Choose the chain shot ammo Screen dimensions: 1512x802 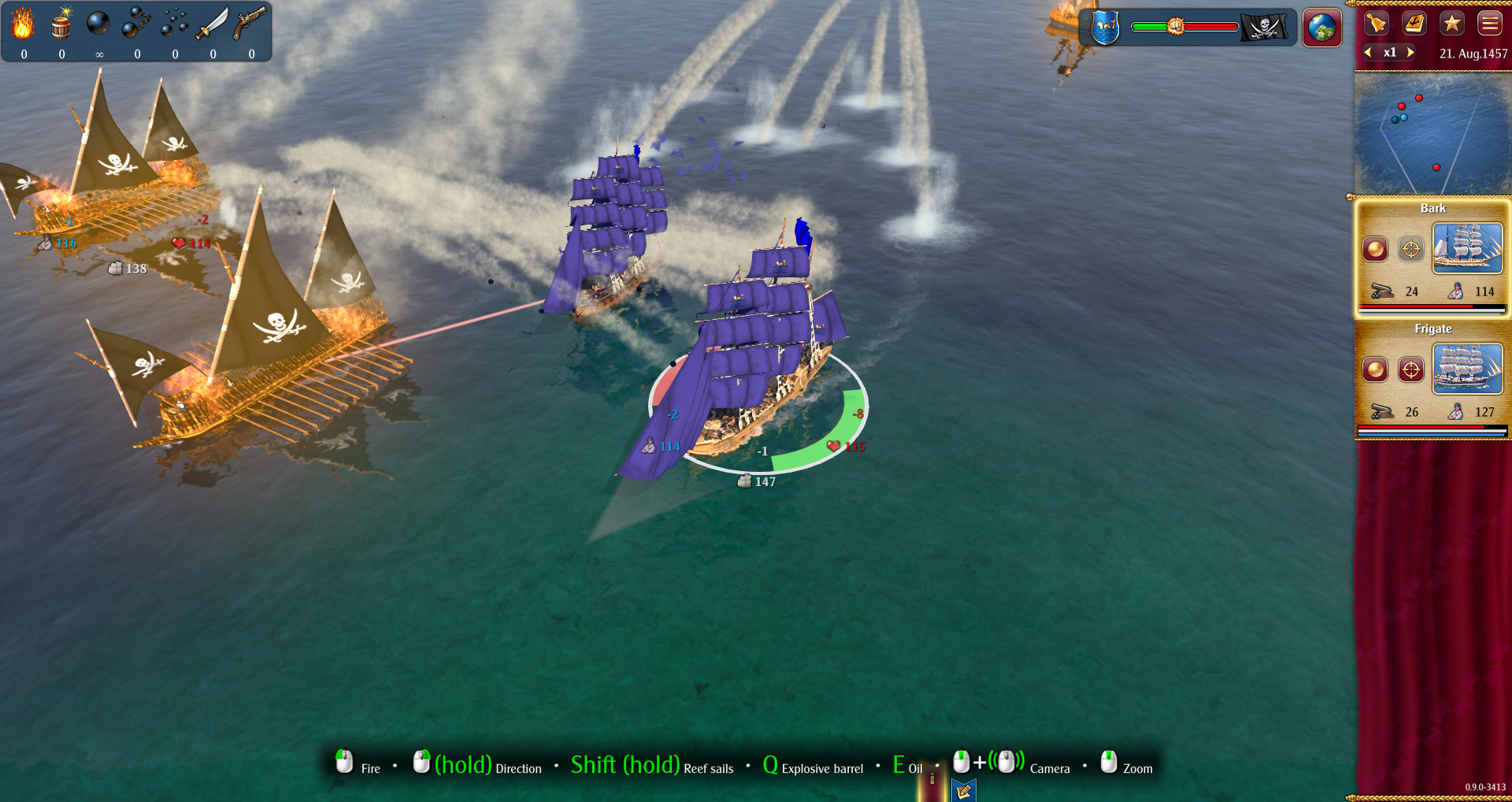pyautogui.click(x=136, y=24)
